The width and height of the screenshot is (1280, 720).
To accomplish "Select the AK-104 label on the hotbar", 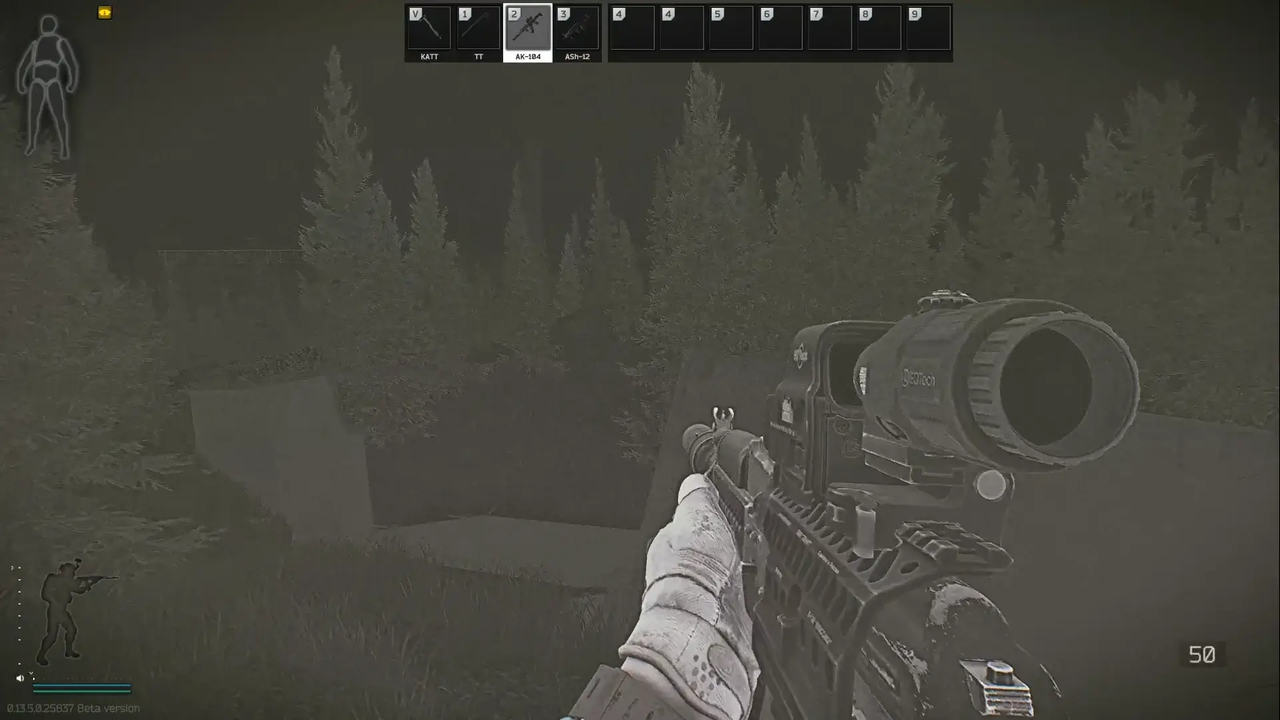I will [528, 56].
